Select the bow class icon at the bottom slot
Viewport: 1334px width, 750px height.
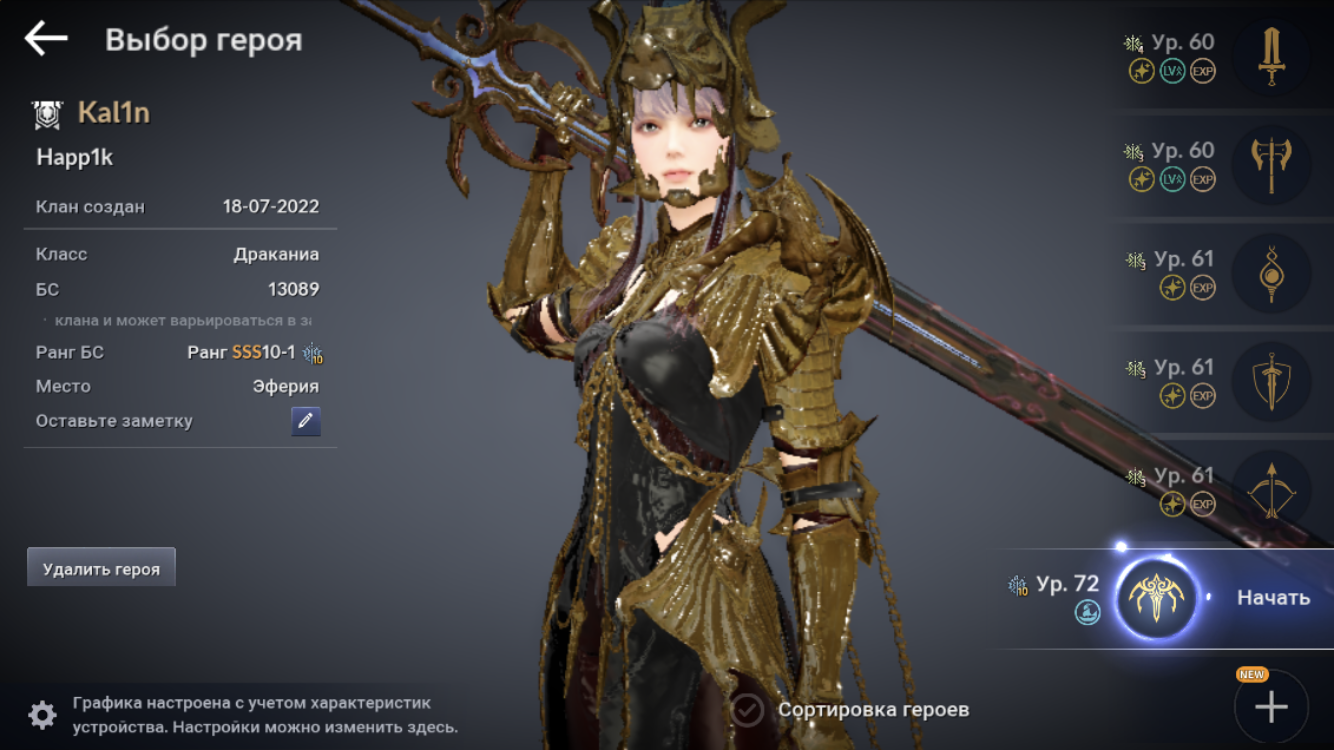(x=1272, y=490)
